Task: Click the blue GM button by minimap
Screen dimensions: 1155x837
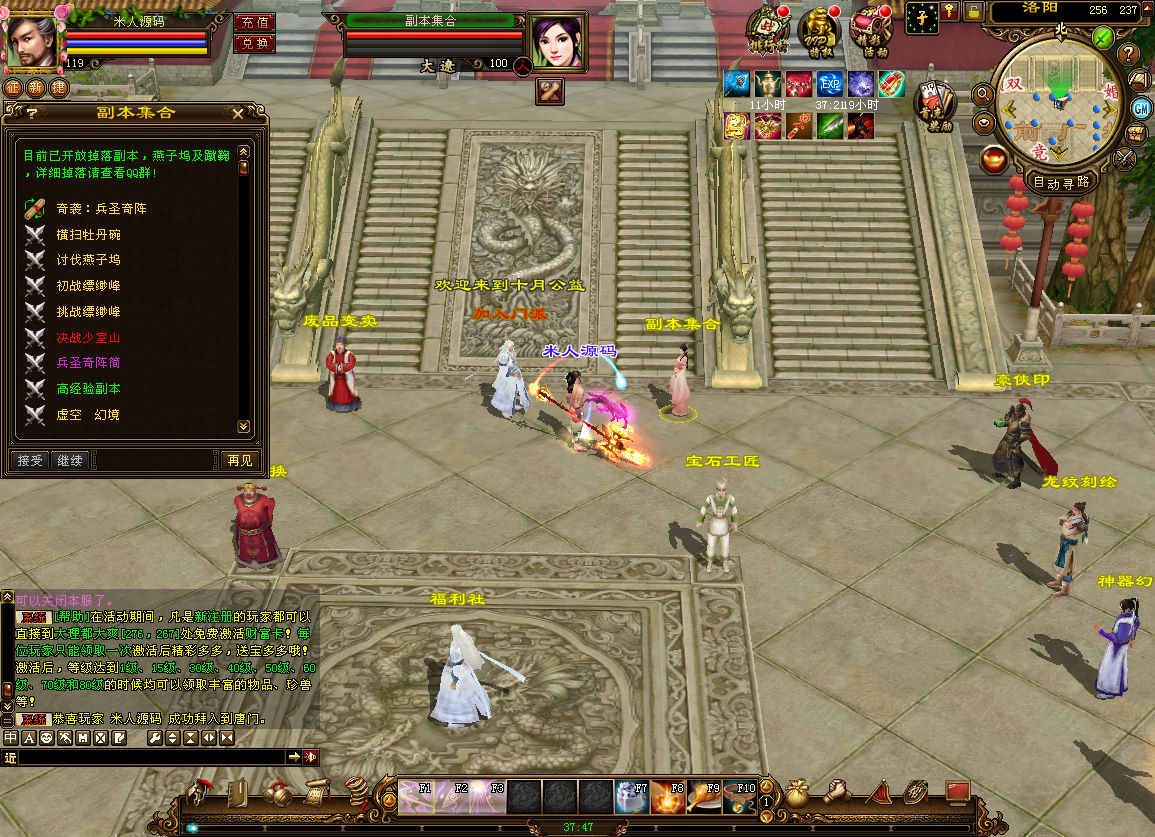Action: point(1141,108)
